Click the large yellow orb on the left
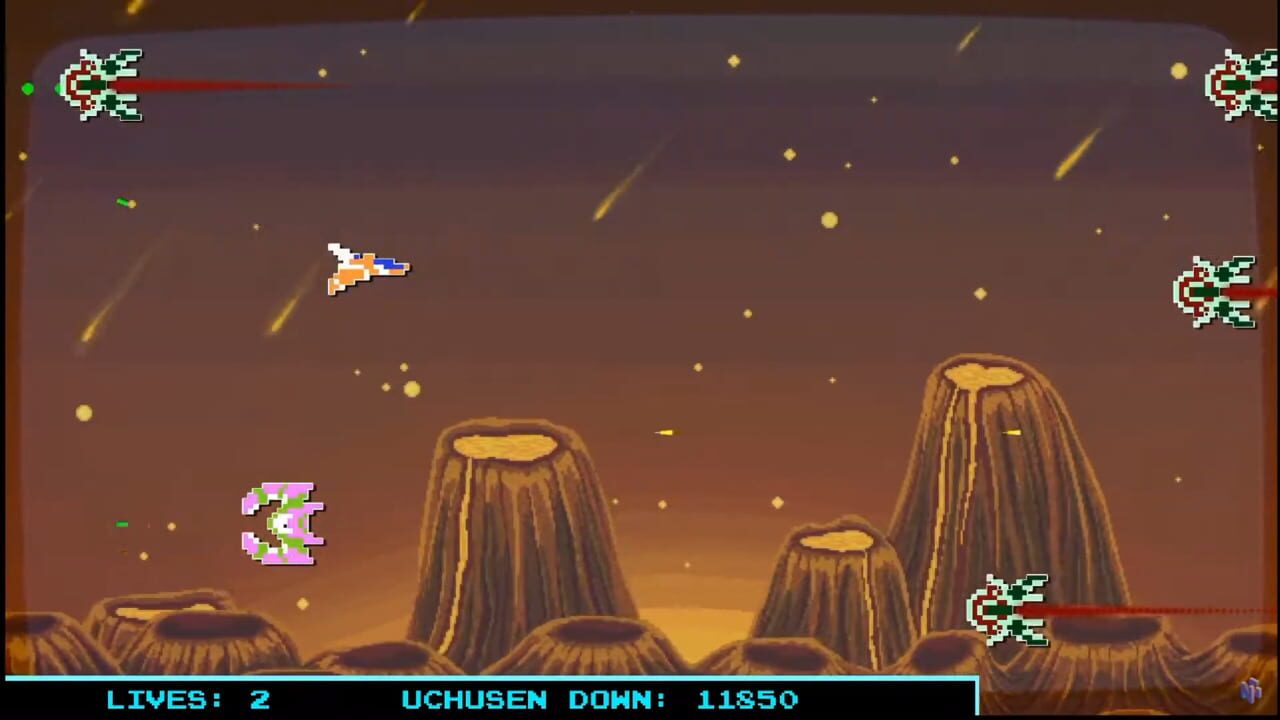This screenshot has height=720, width=1280. [x=84, y=413]
